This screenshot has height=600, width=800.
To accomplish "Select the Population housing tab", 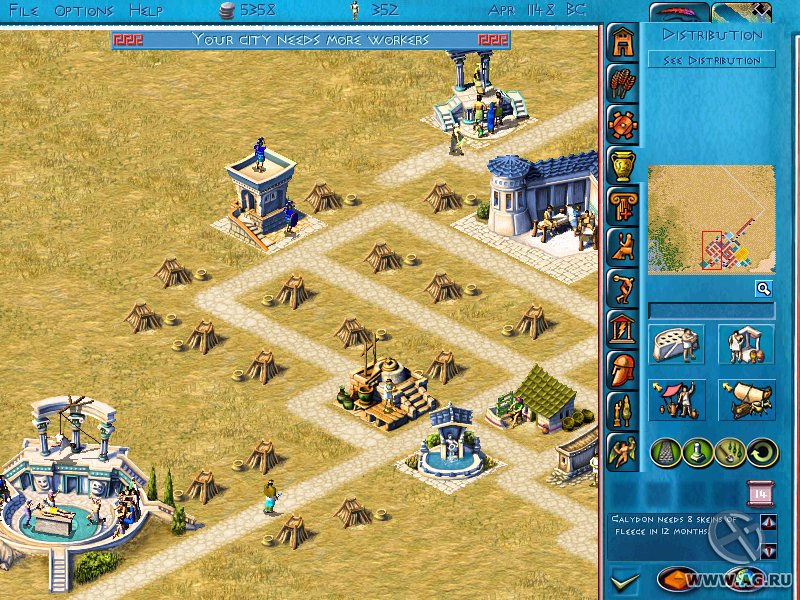I will point(622,42).
